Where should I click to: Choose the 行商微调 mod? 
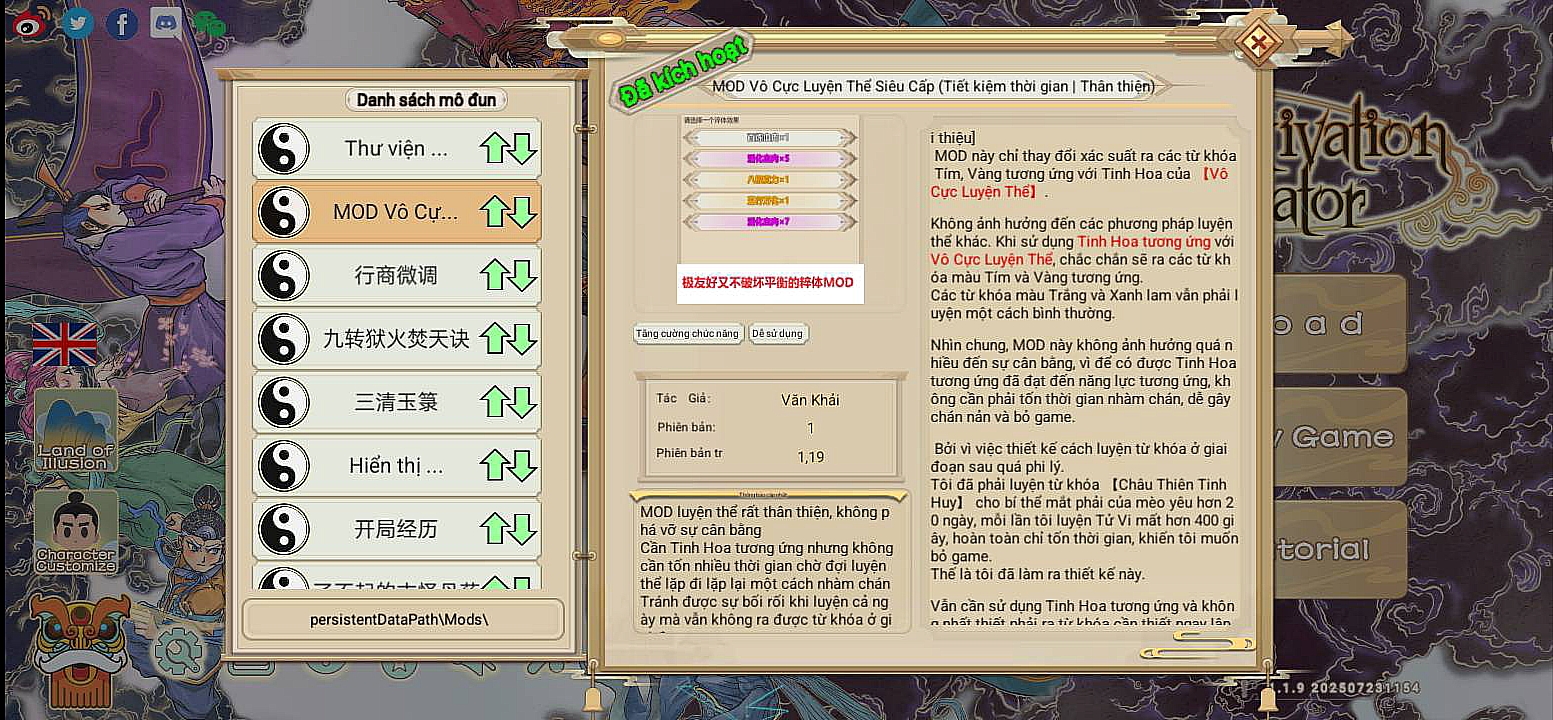[396, 275]
